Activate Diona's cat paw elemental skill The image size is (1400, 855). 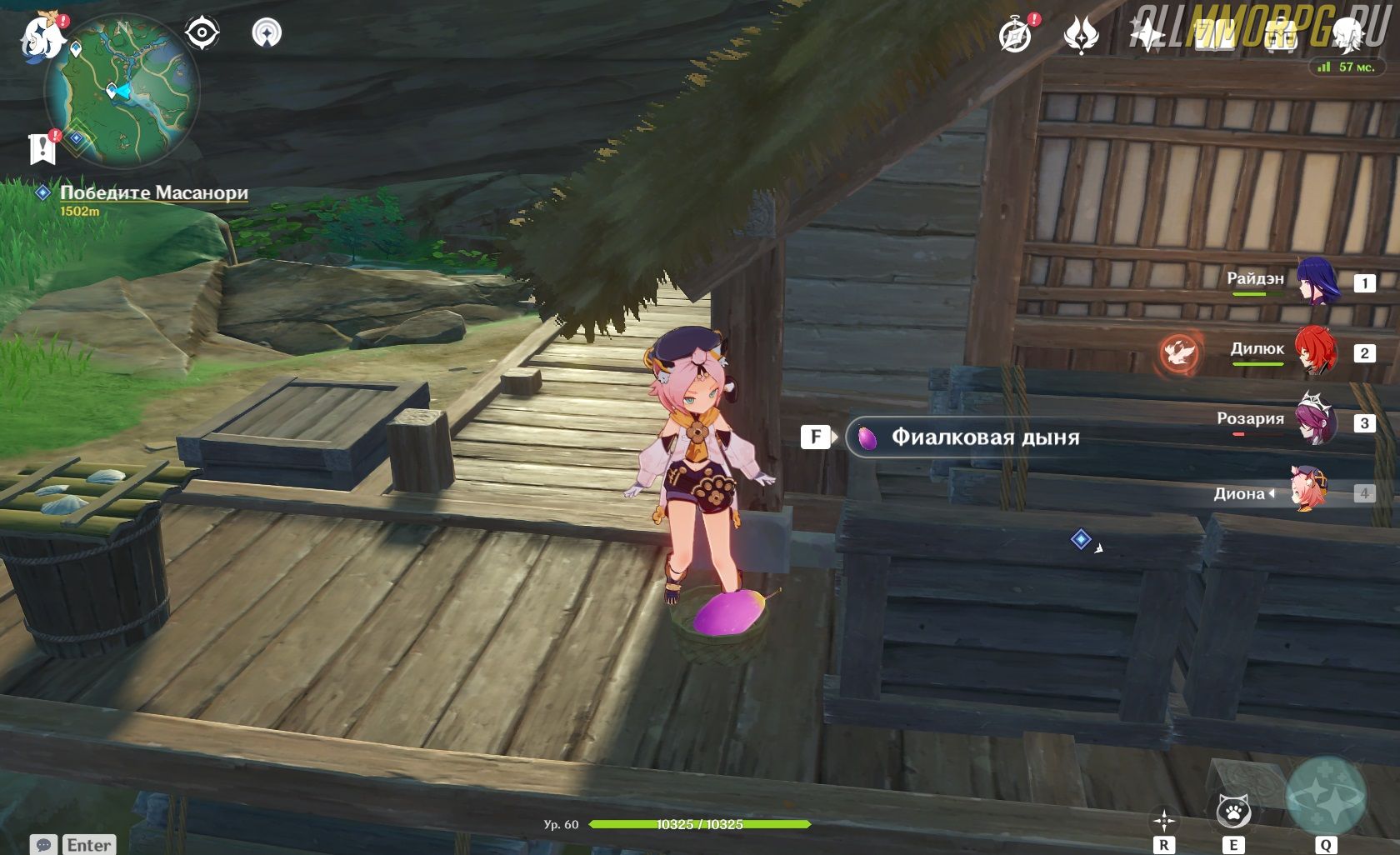click(1233, 811)
